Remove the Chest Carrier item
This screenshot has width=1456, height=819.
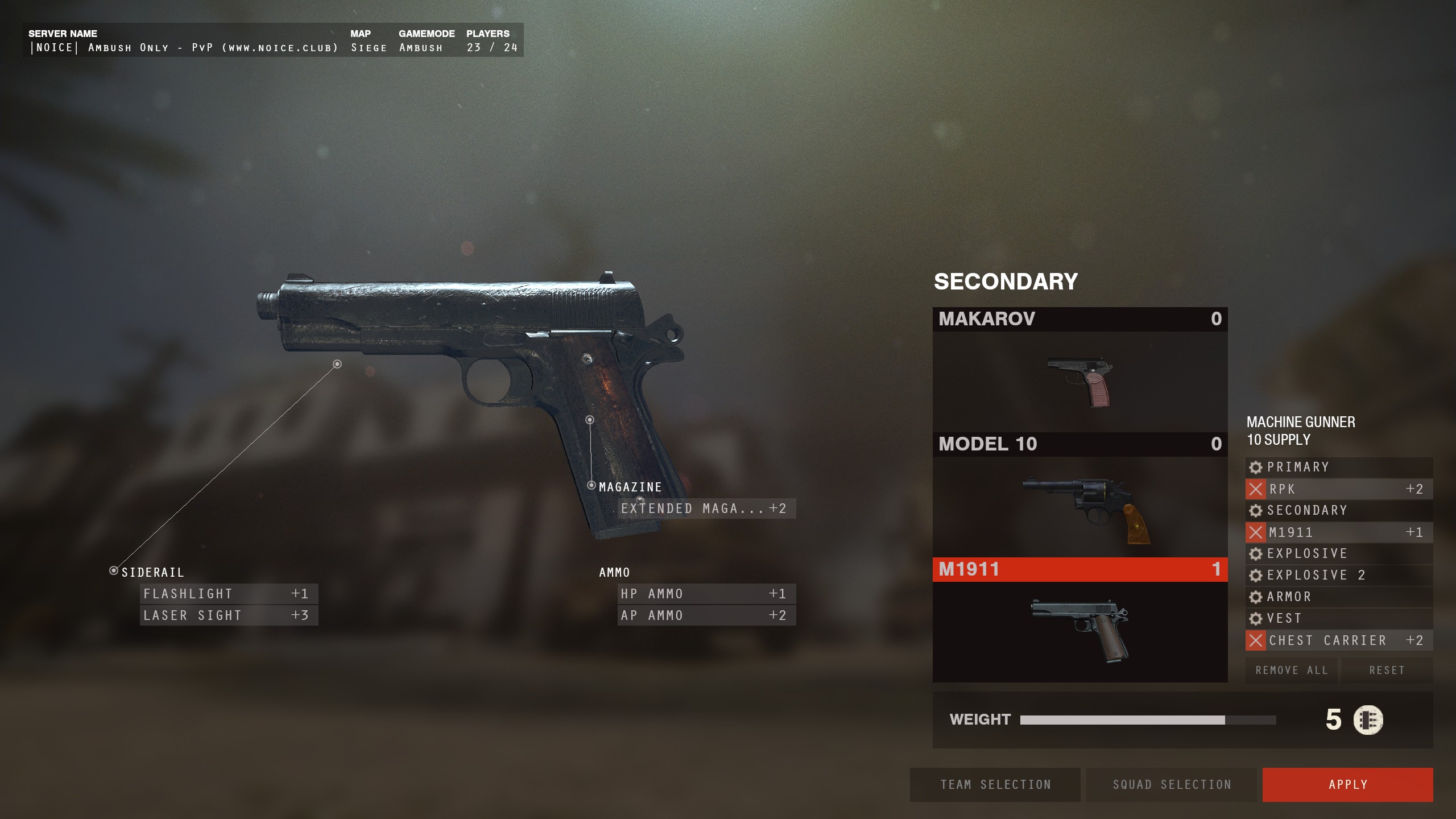coord(1256,640)
